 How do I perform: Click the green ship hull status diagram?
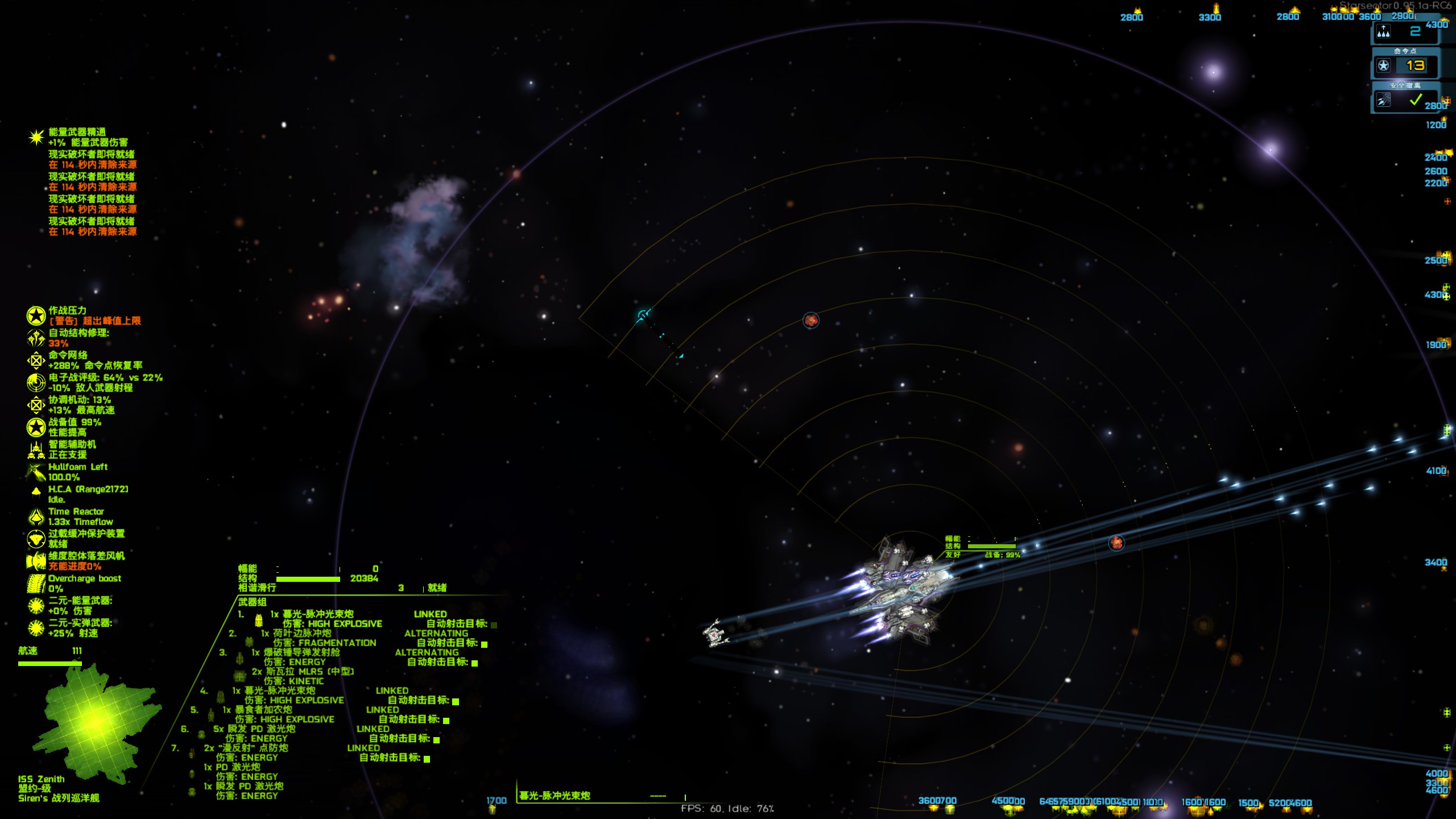[x=94, y=721]
